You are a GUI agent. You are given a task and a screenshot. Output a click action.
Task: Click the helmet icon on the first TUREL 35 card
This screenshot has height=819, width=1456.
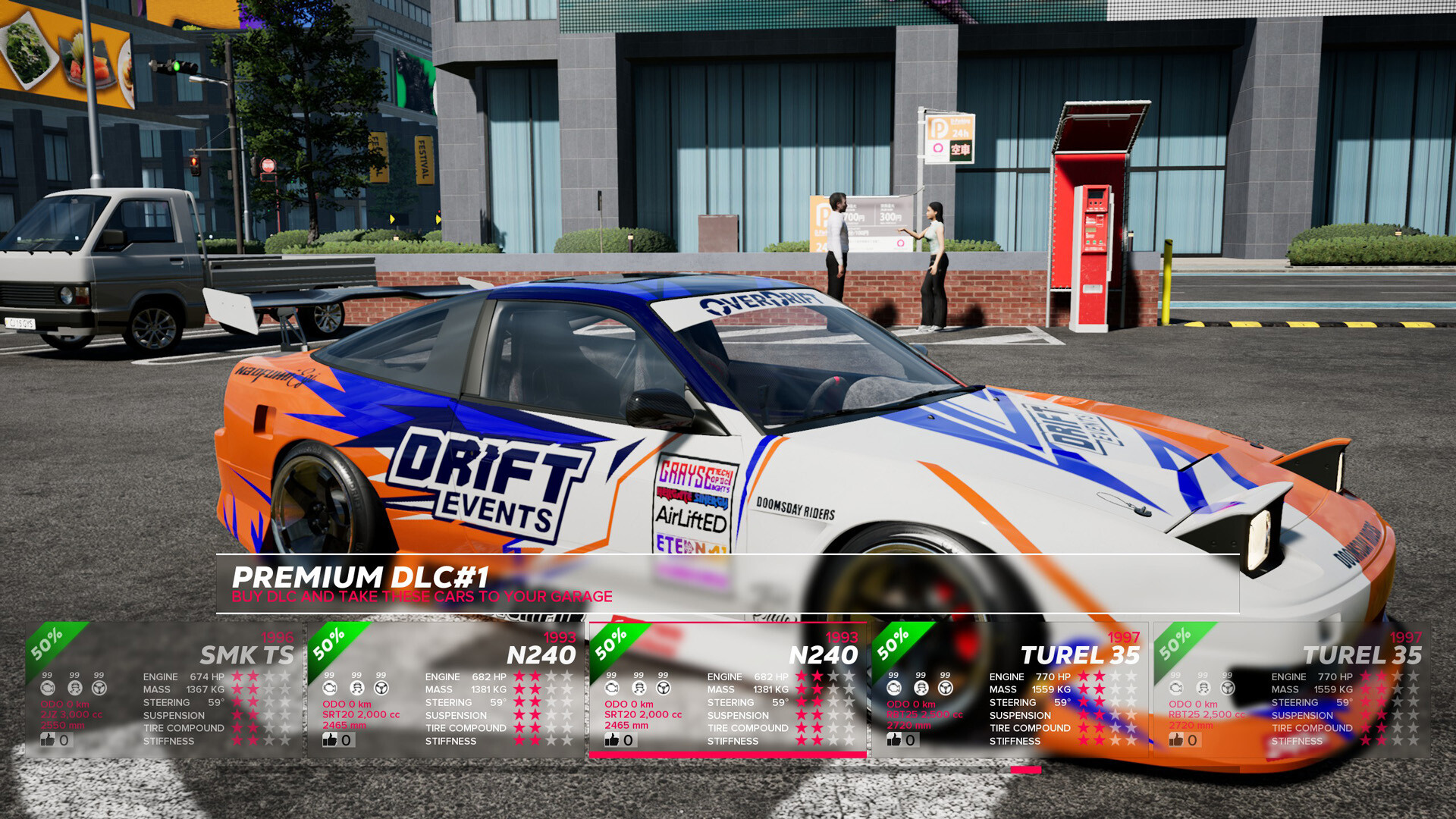[x=920, y=689]
